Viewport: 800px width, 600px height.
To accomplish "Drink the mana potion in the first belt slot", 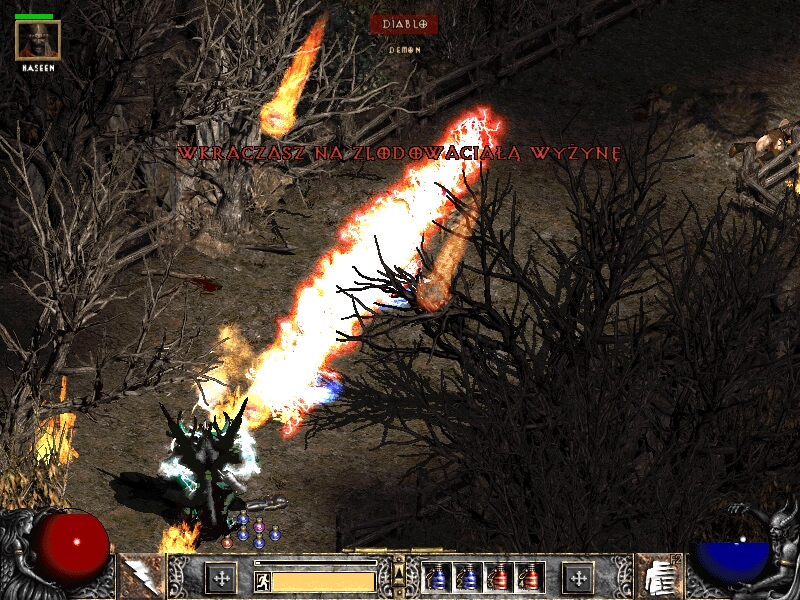I will tap(436, 578).
